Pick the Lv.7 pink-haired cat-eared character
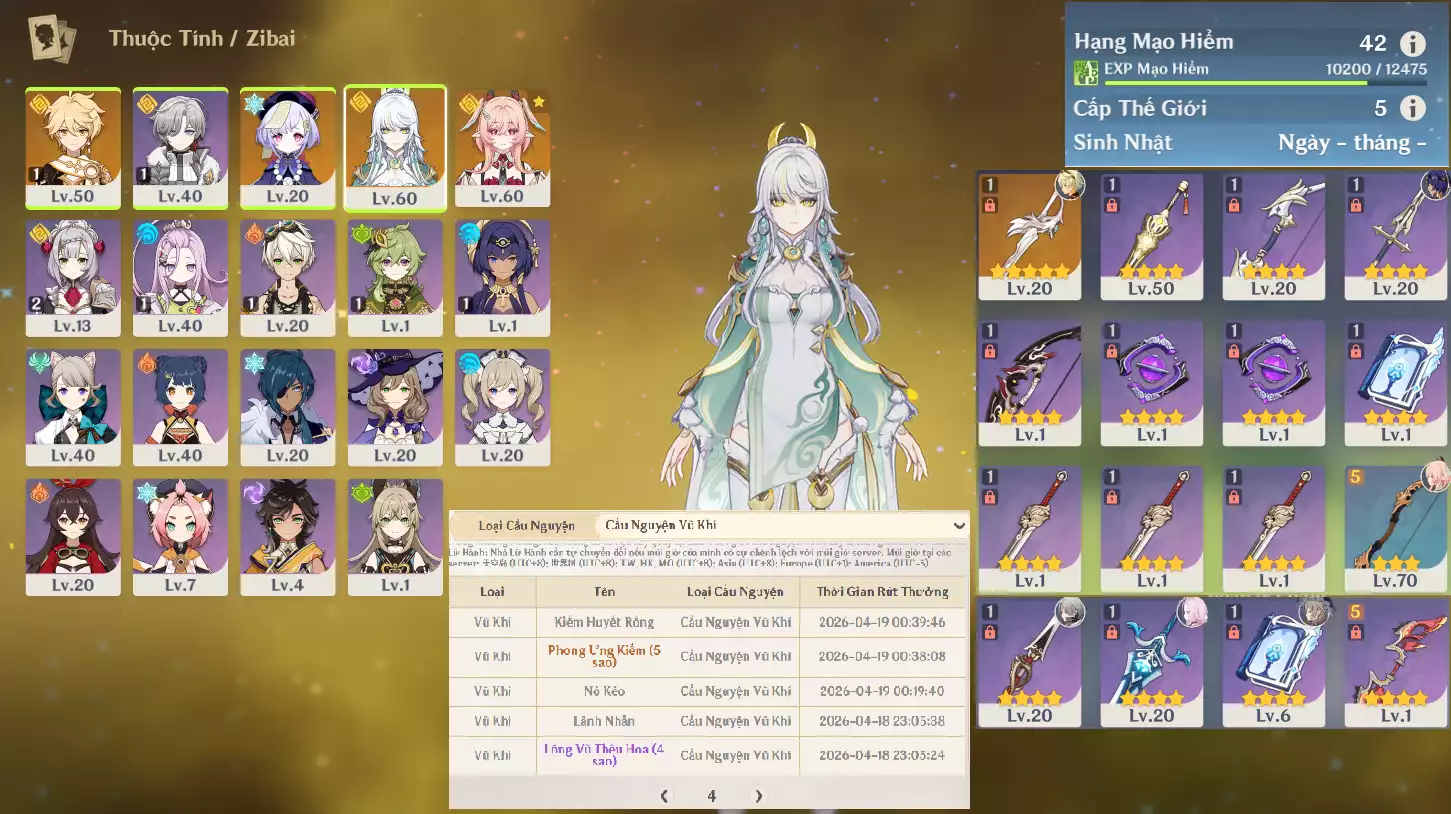 pyautogui.click(x=180, y=536)
